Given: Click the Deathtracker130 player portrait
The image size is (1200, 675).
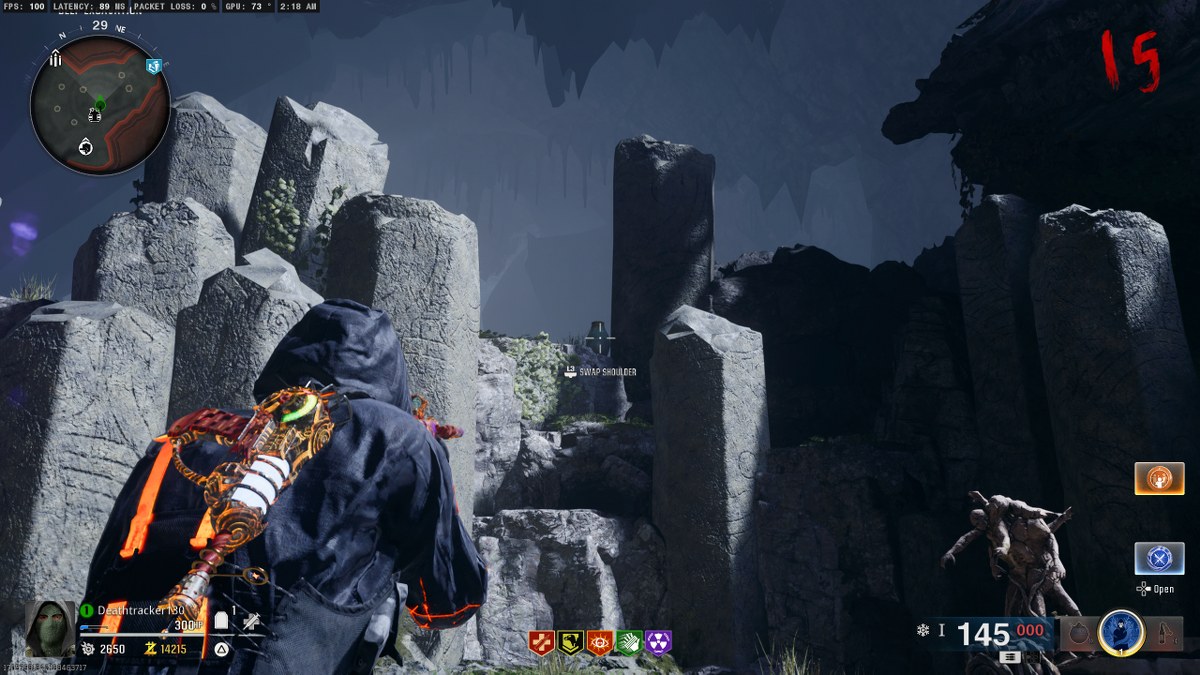Looking at the screenshot, I should [49, 629].
